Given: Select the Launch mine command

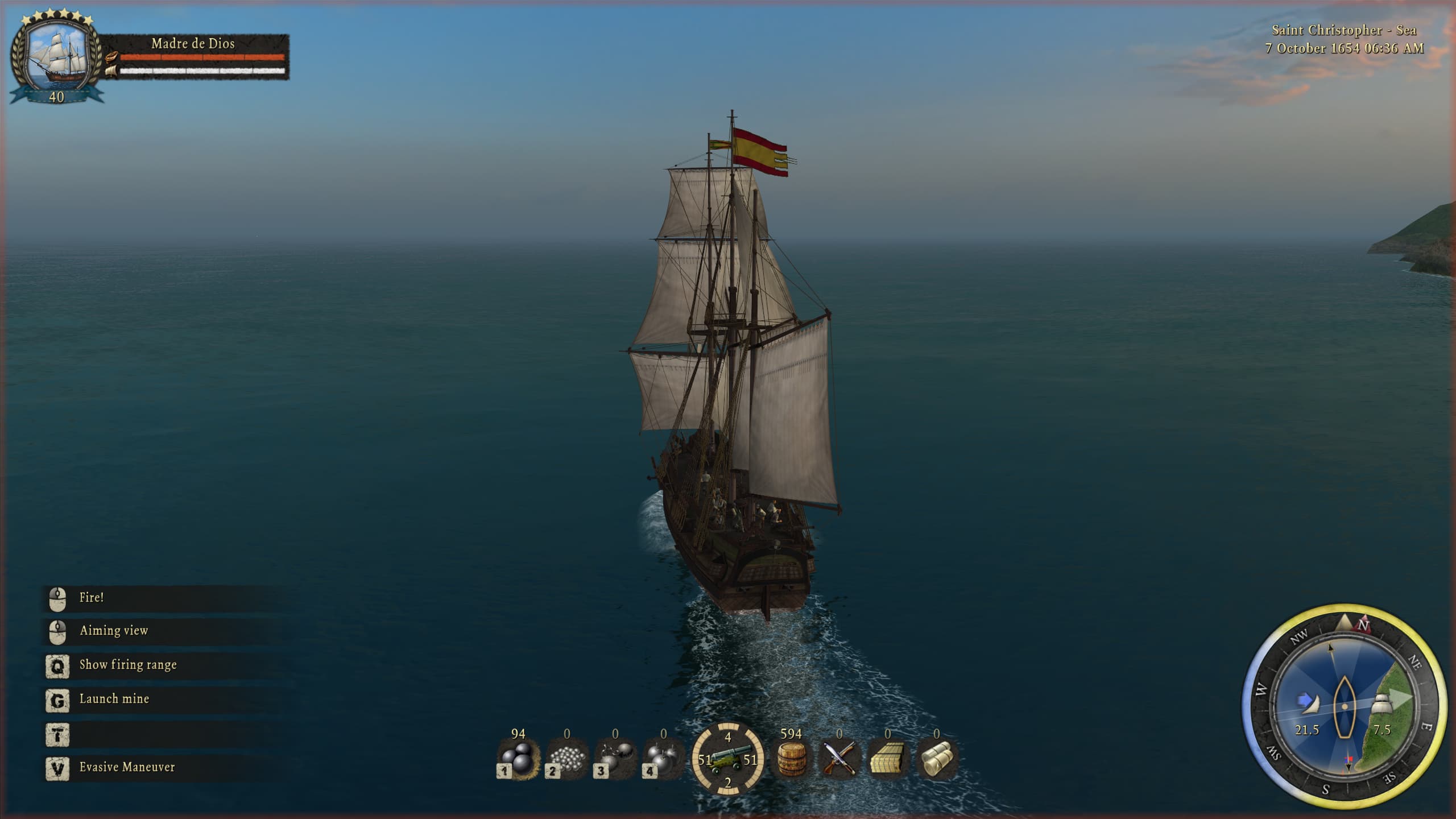Looking at the screenshot, I should tap(113, 698).
